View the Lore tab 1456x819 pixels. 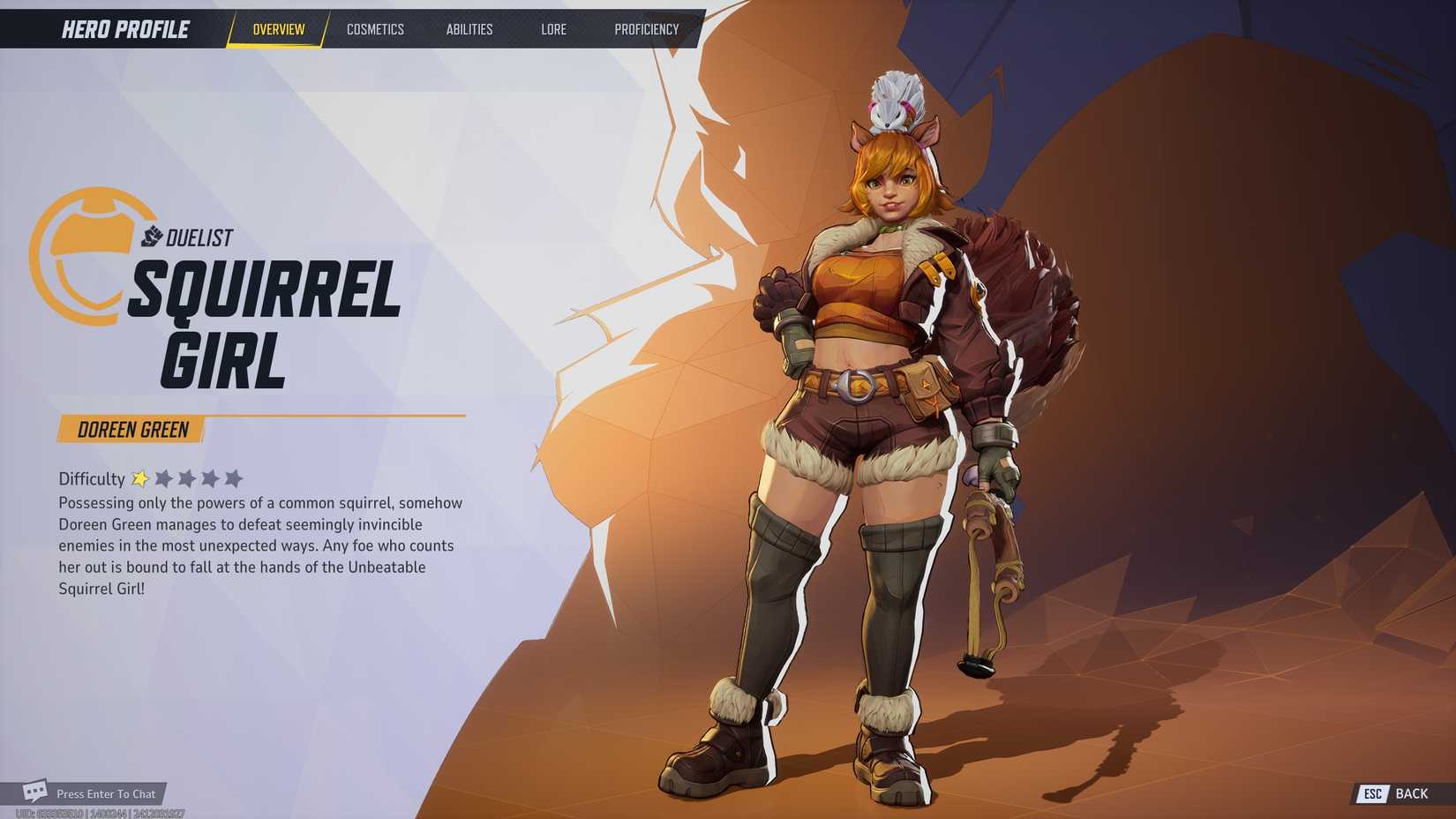(x=553, y=28)
